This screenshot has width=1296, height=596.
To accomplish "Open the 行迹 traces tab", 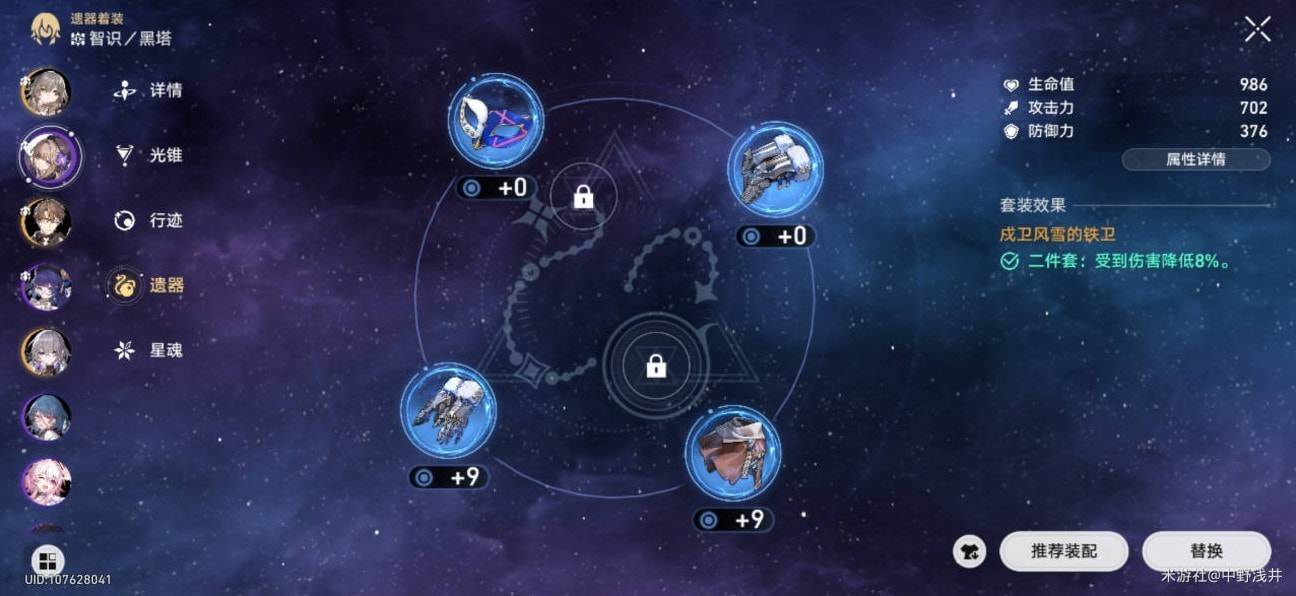I will [x=149, y=220].
